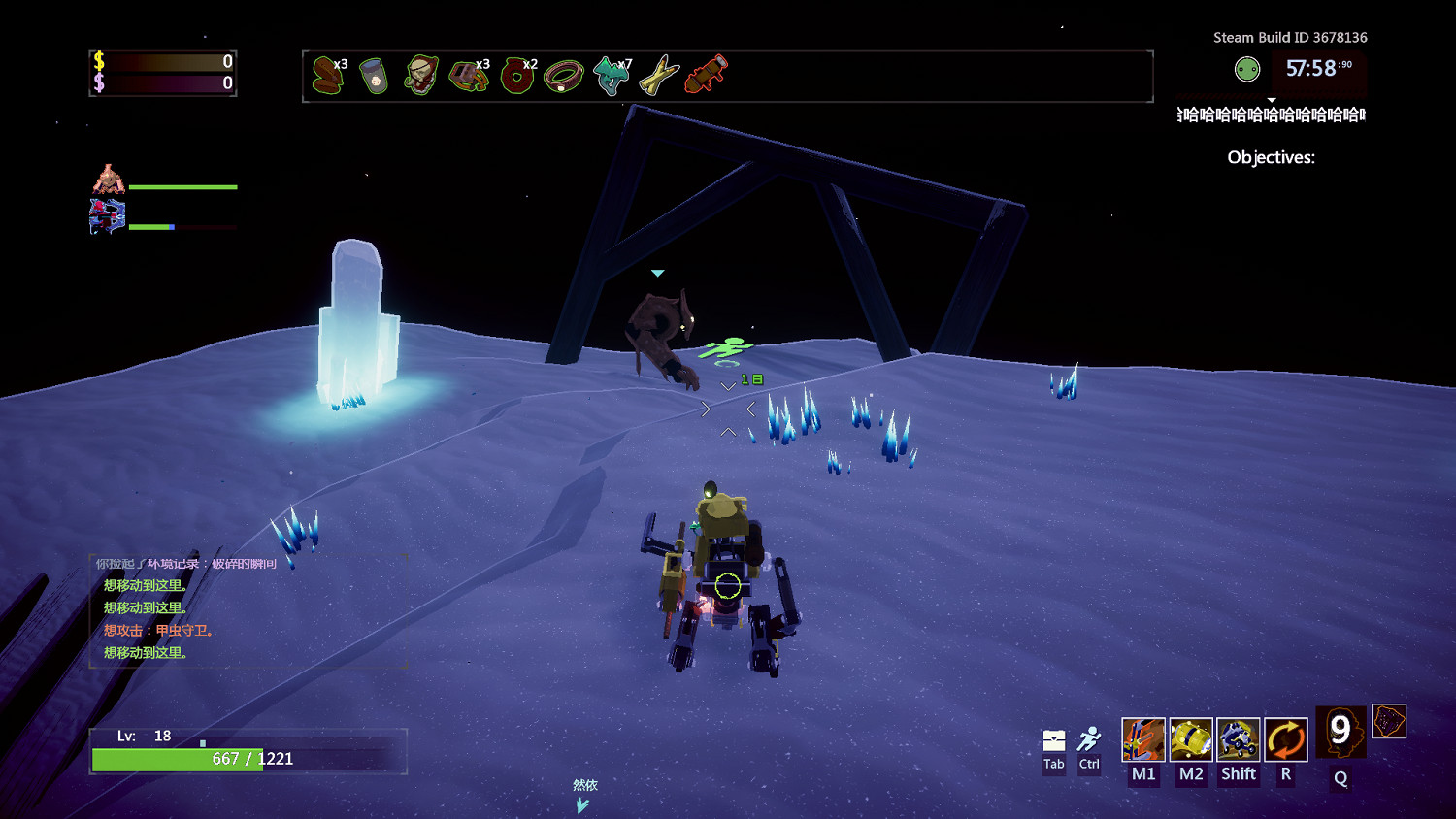Screen dimensions: 1456x819
Task: Open the inventory chest icon
Action: click(1054, 740)
